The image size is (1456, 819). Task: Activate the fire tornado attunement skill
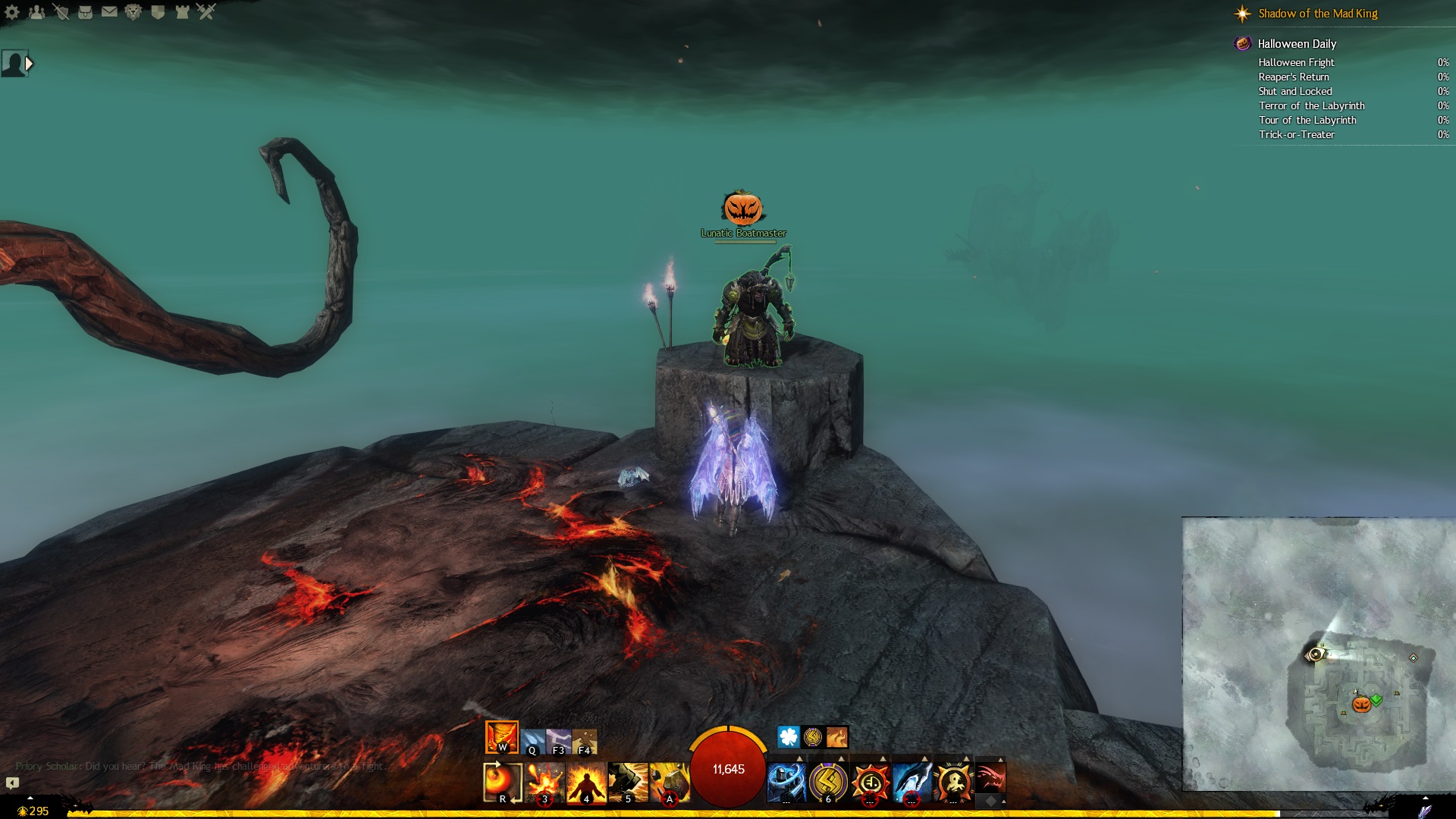coord(501,736)
